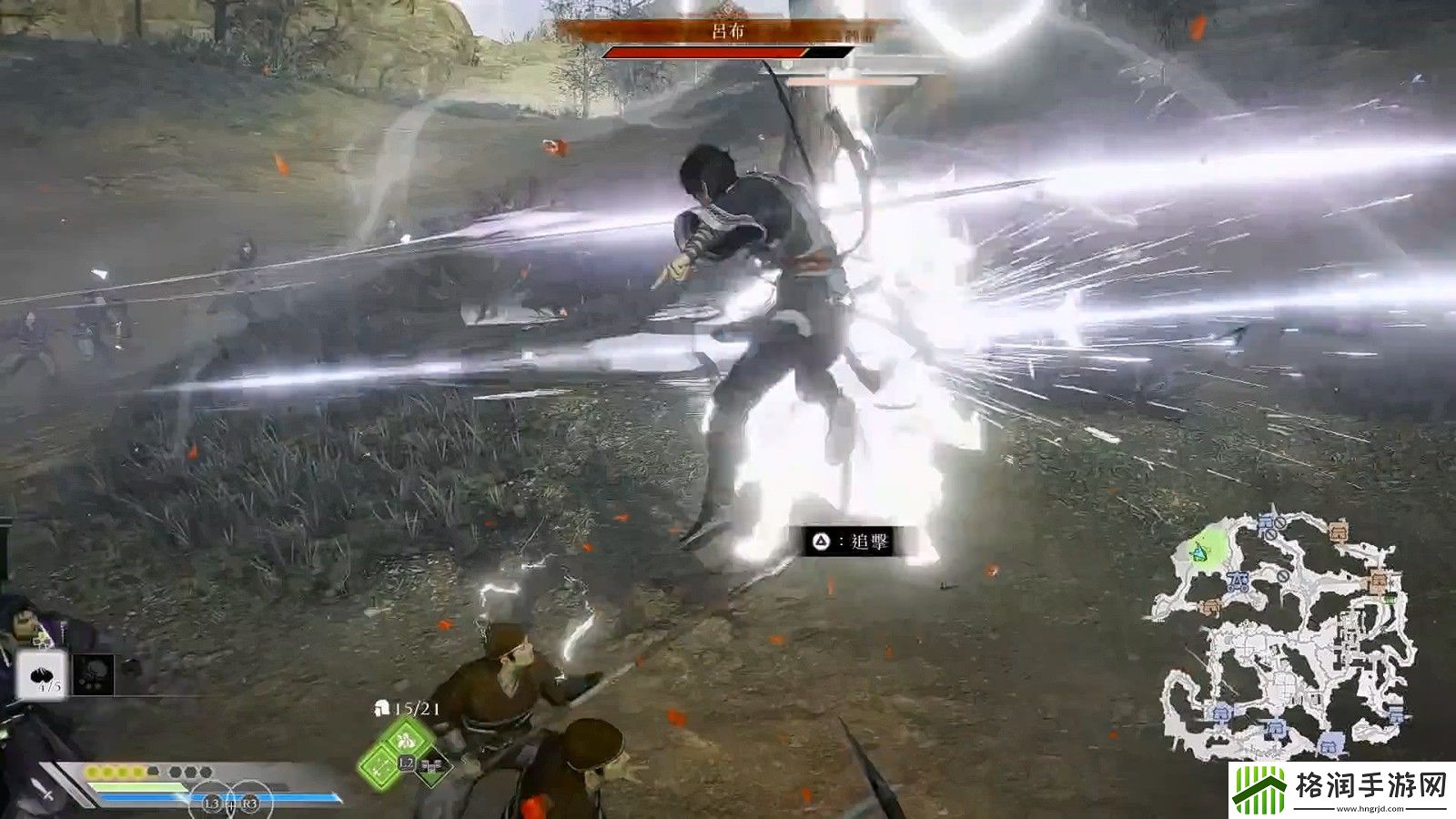Open the battlefield minimap
The image size is (1456, 819).
[x=1285, y=637]
